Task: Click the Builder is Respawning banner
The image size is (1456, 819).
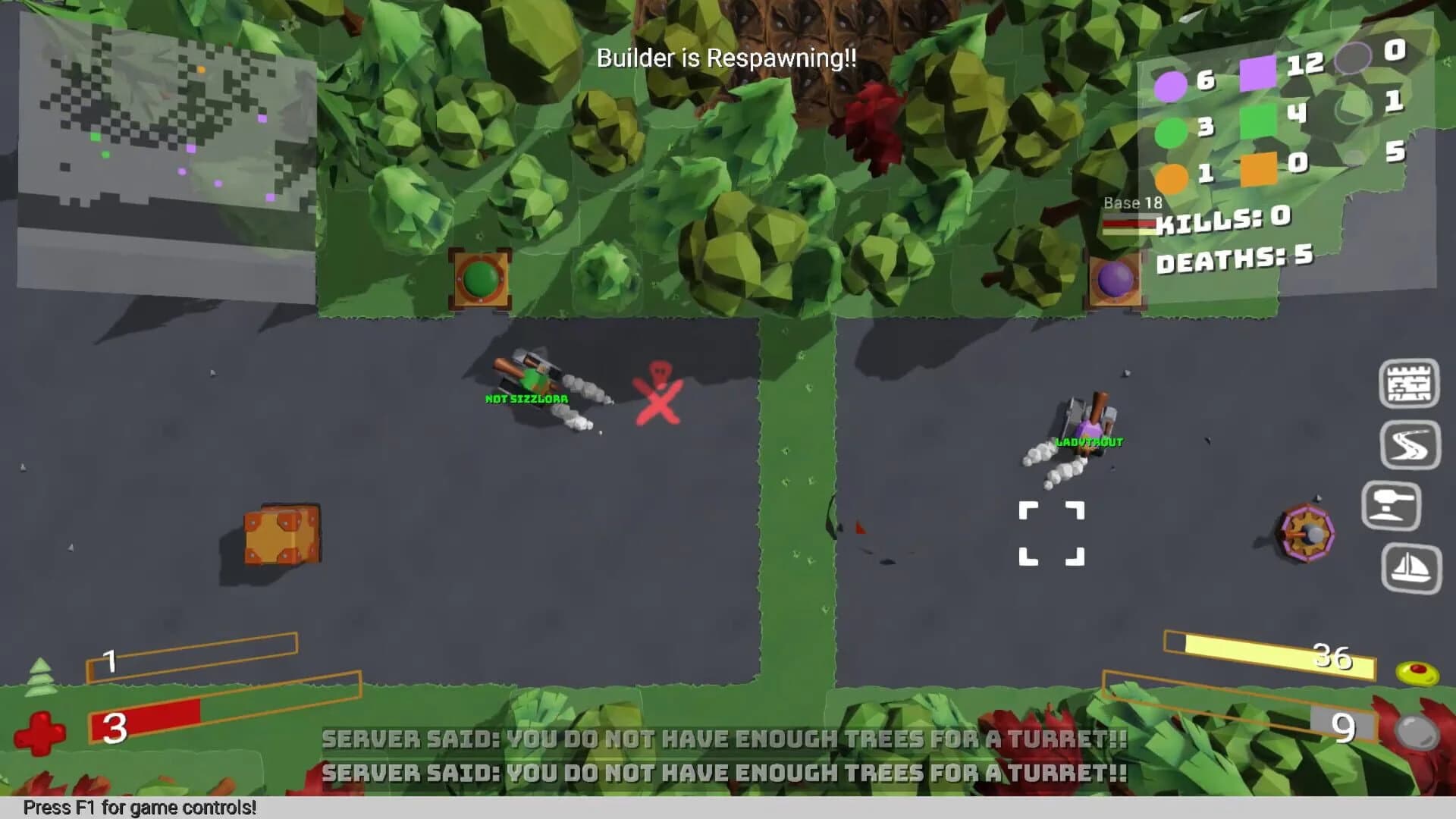Action: coord(726,58)
